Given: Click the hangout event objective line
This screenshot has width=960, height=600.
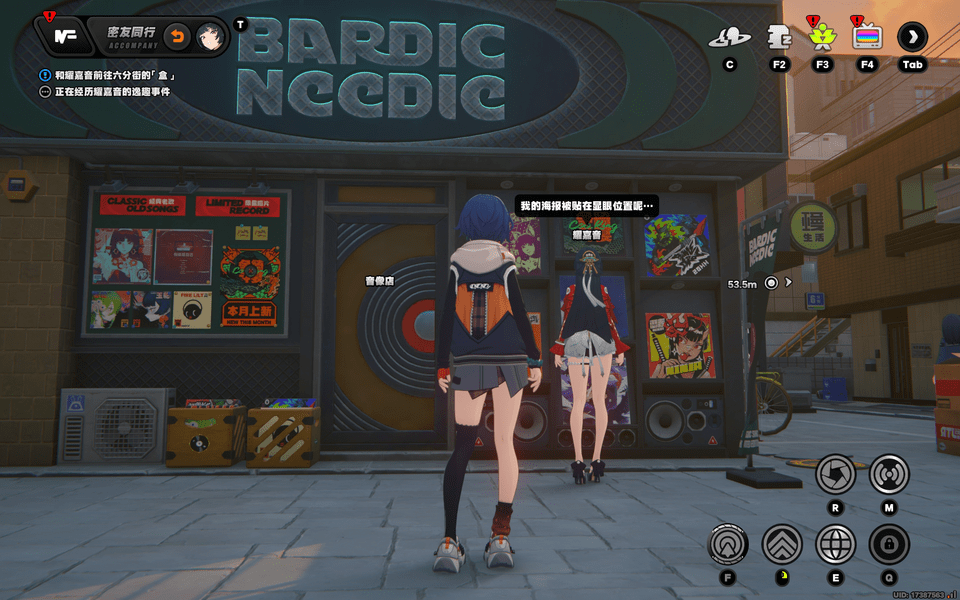Looking at the screenshot, I should (x=112, y=92).
